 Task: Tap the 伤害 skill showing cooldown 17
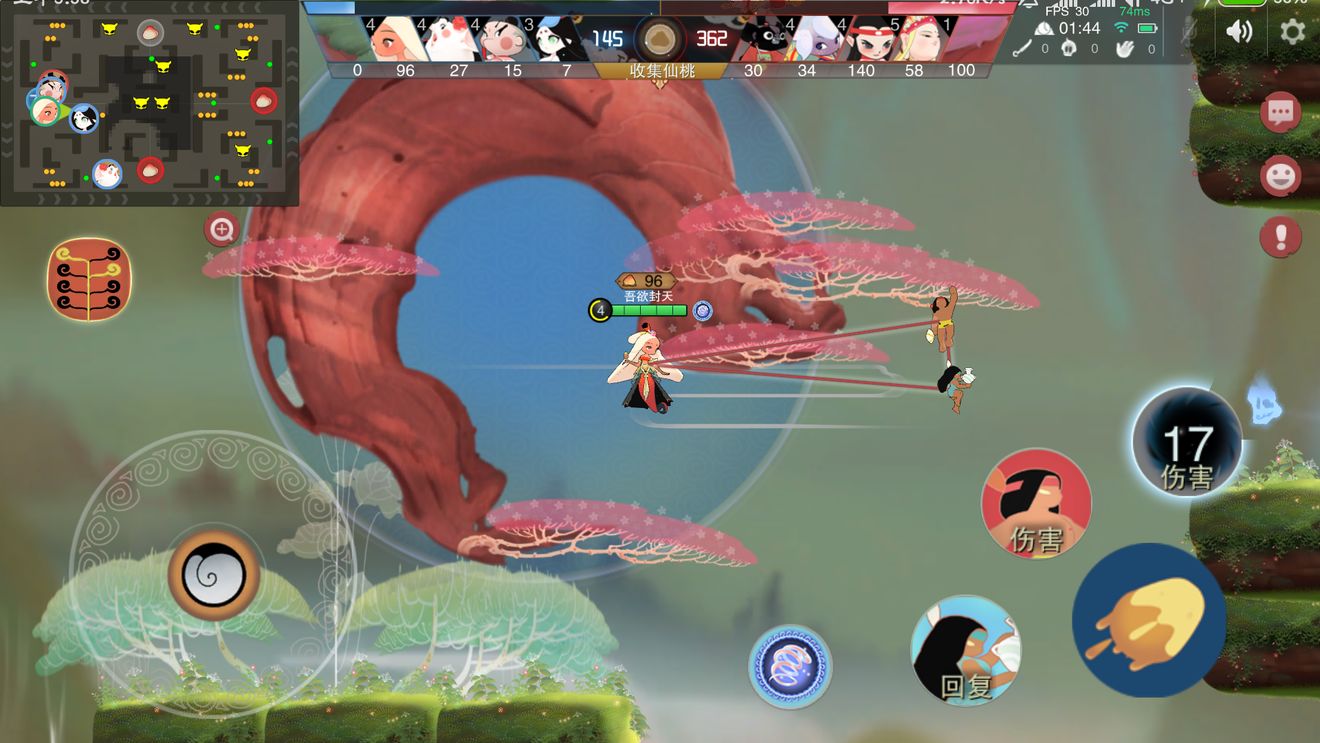1186,443
